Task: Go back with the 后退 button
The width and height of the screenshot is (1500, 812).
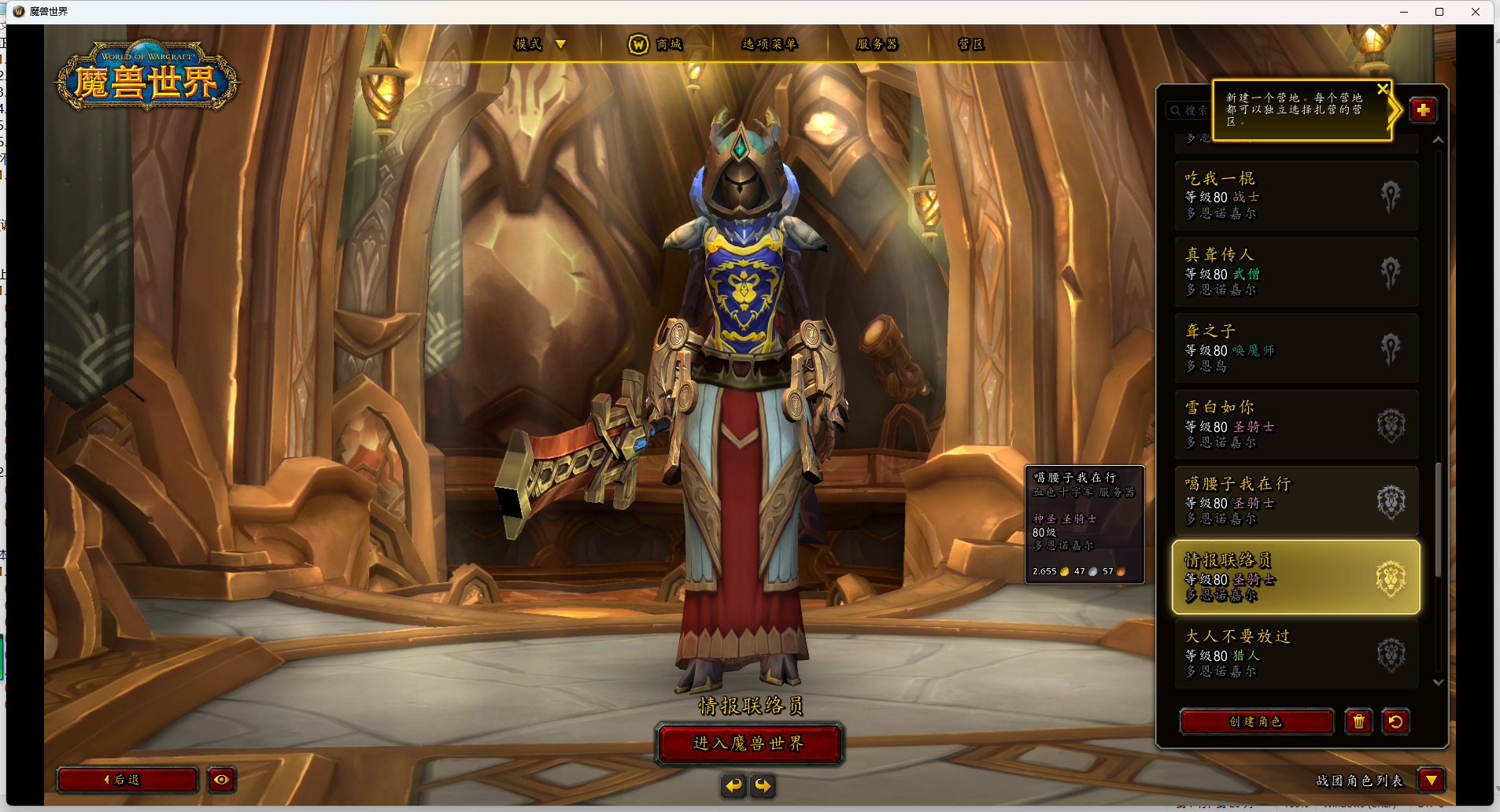Action: [x=127, y=780]
